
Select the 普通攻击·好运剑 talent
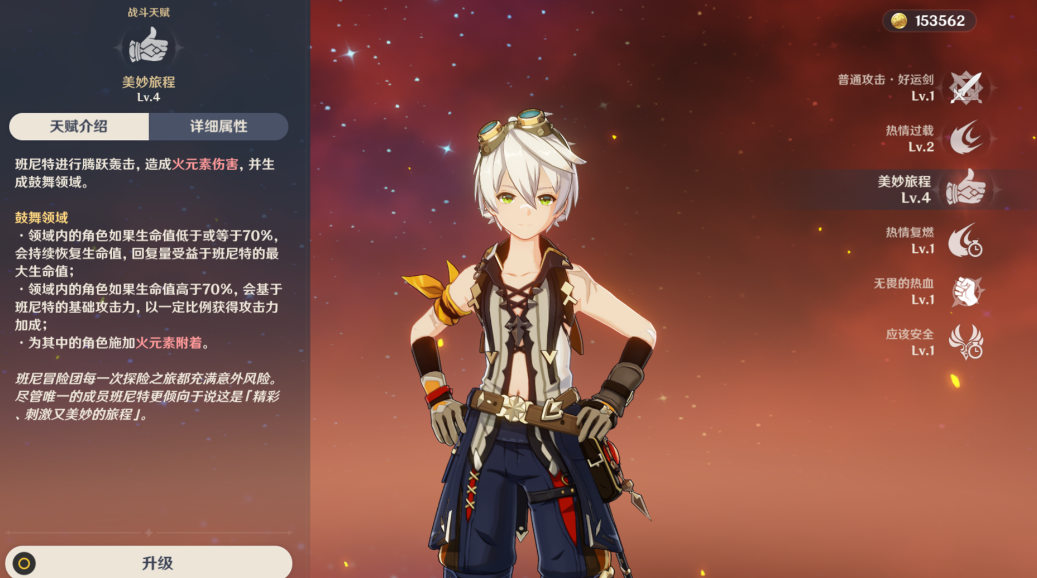click(965, 88)
